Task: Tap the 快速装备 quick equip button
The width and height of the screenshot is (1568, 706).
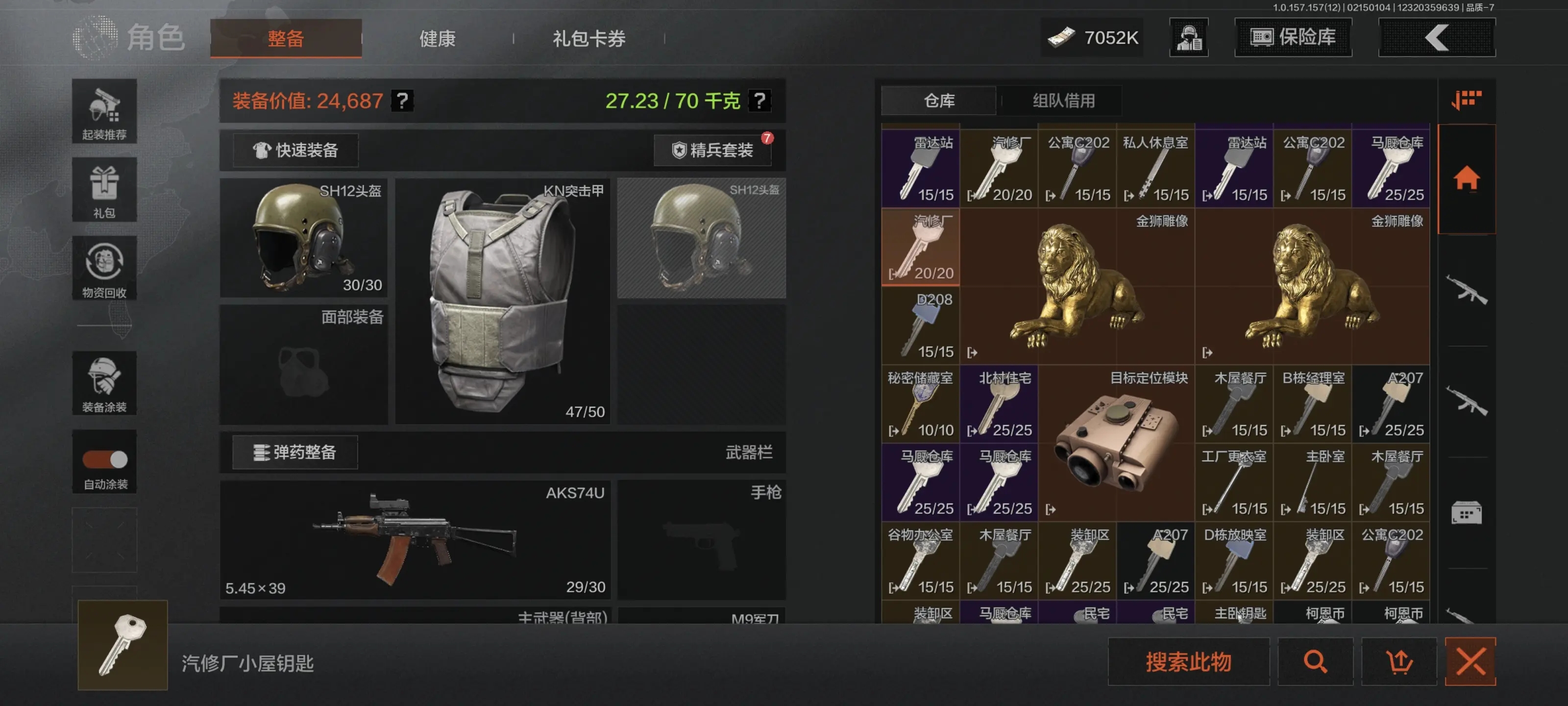Action: pos(295,150)
